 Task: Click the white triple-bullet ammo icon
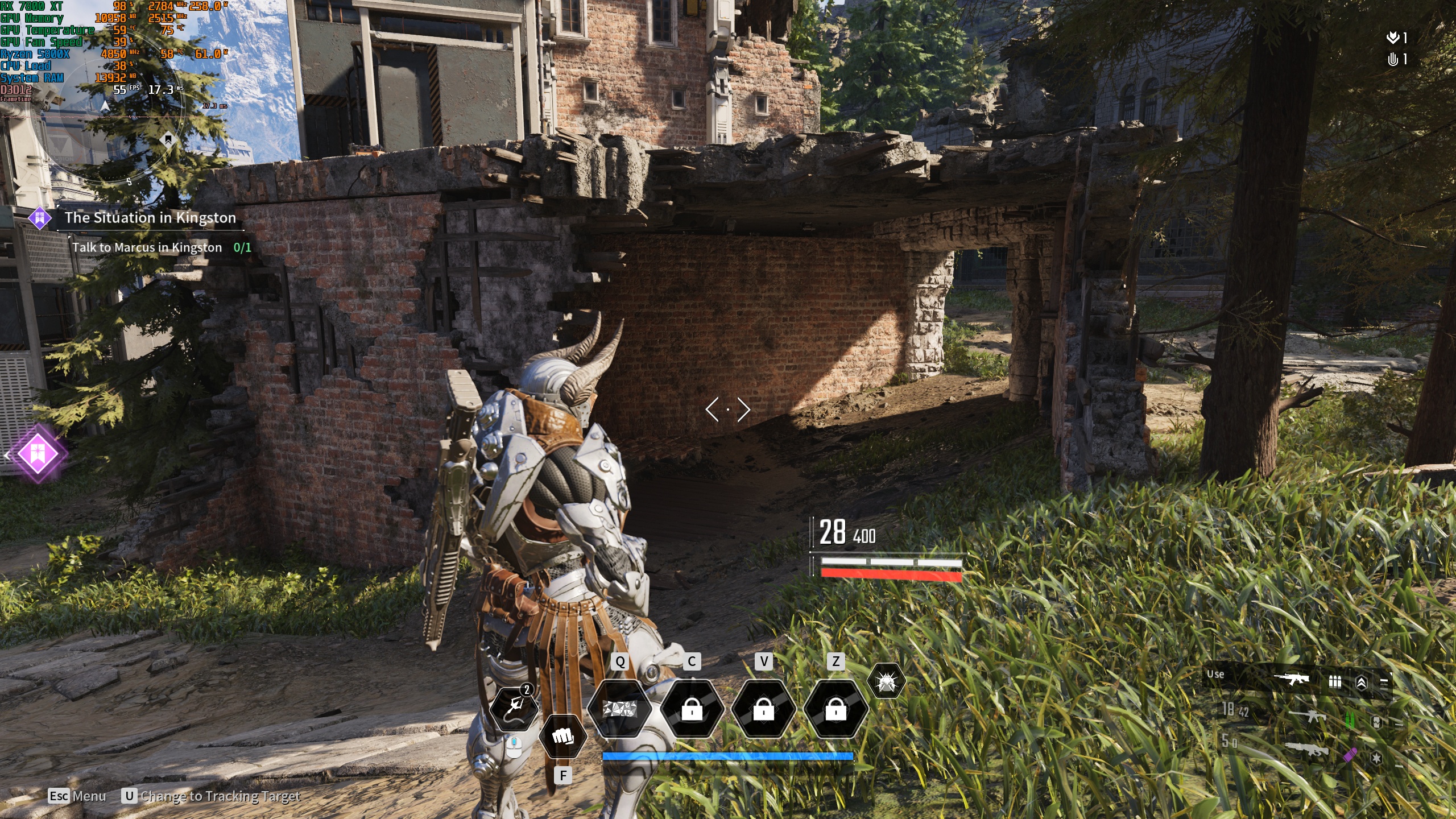coord(1334,681)
